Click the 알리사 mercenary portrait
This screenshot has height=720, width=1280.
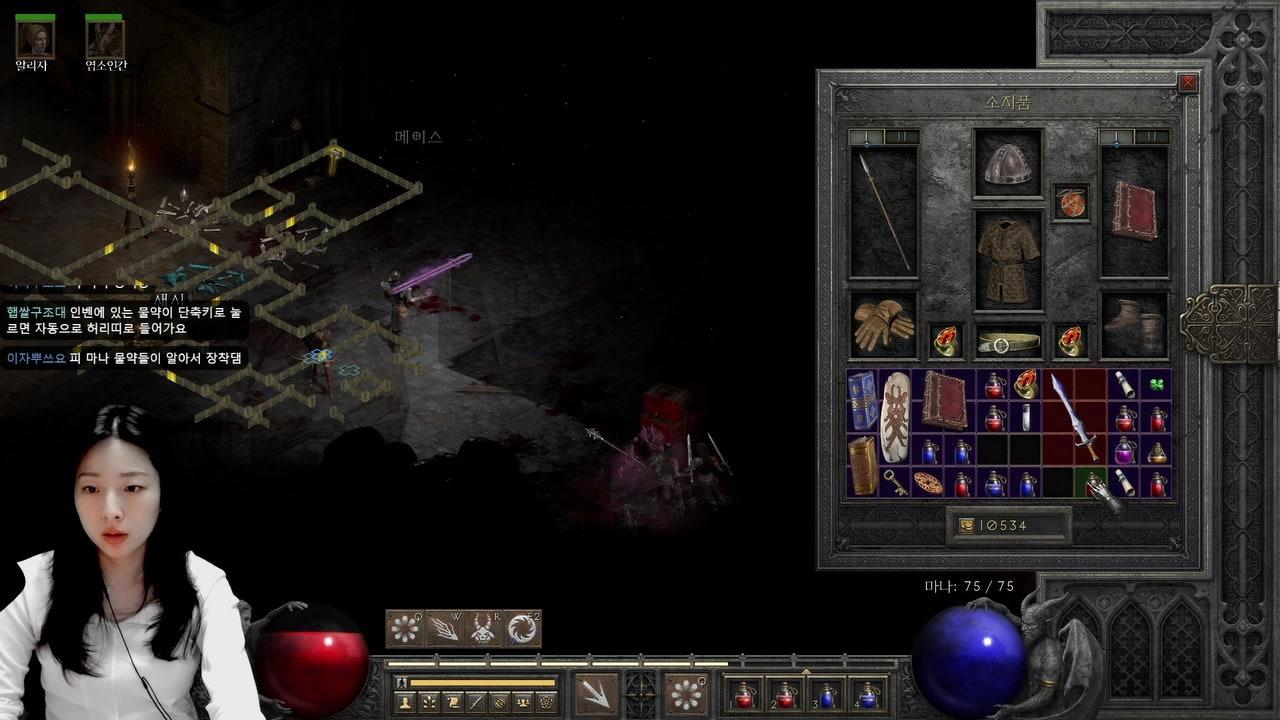[x=35, y=39]
